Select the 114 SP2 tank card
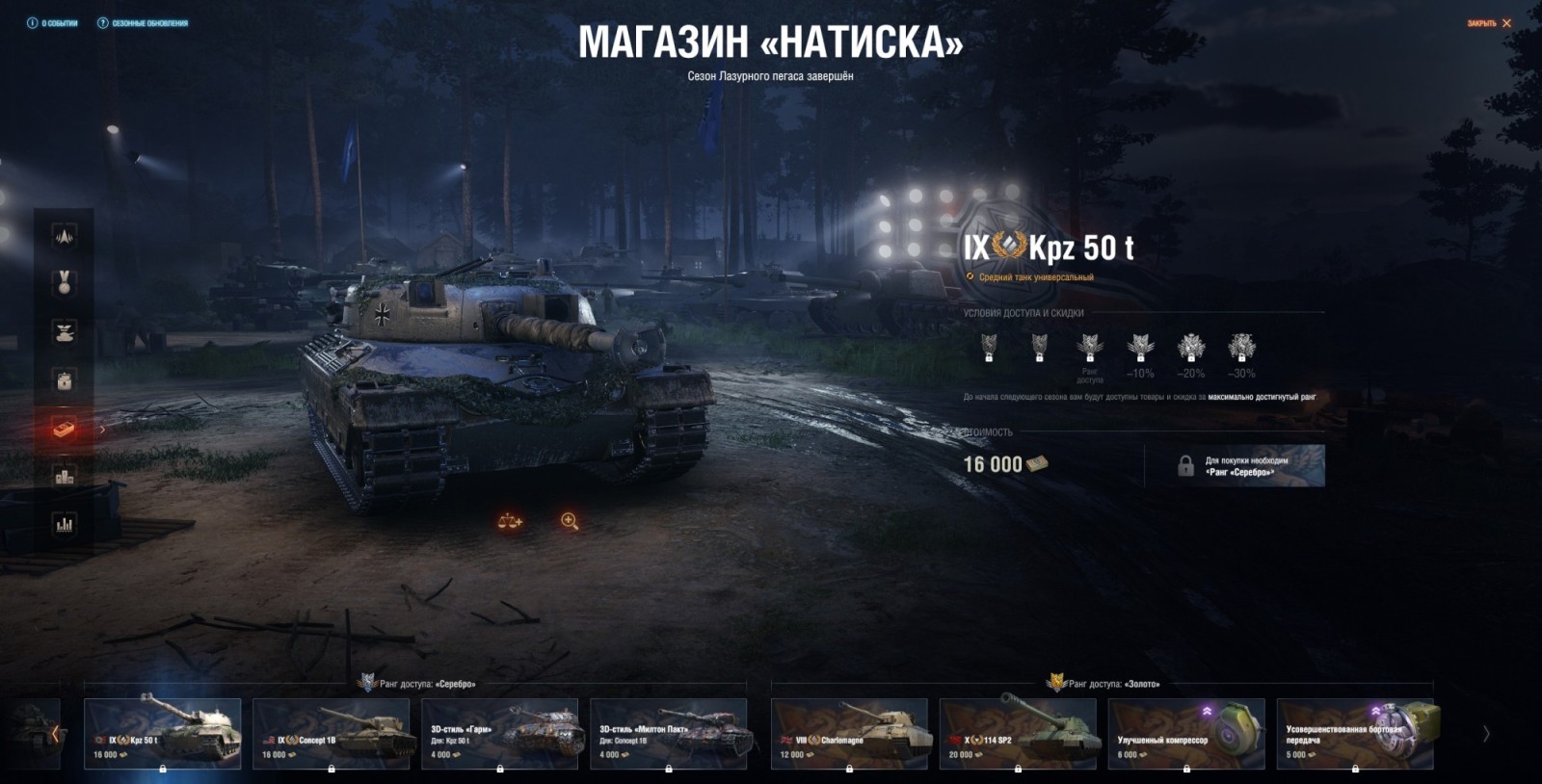This screenshot has width=1542, height=784. (1018, 733)
